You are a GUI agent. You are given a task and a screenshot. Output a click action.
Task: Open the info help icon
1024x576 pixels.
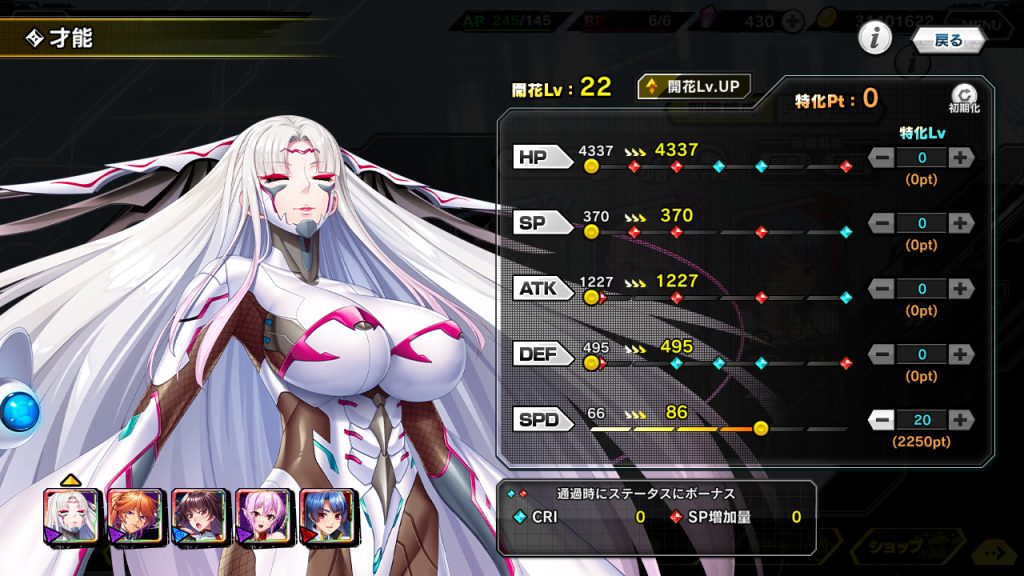pos(875,39)
